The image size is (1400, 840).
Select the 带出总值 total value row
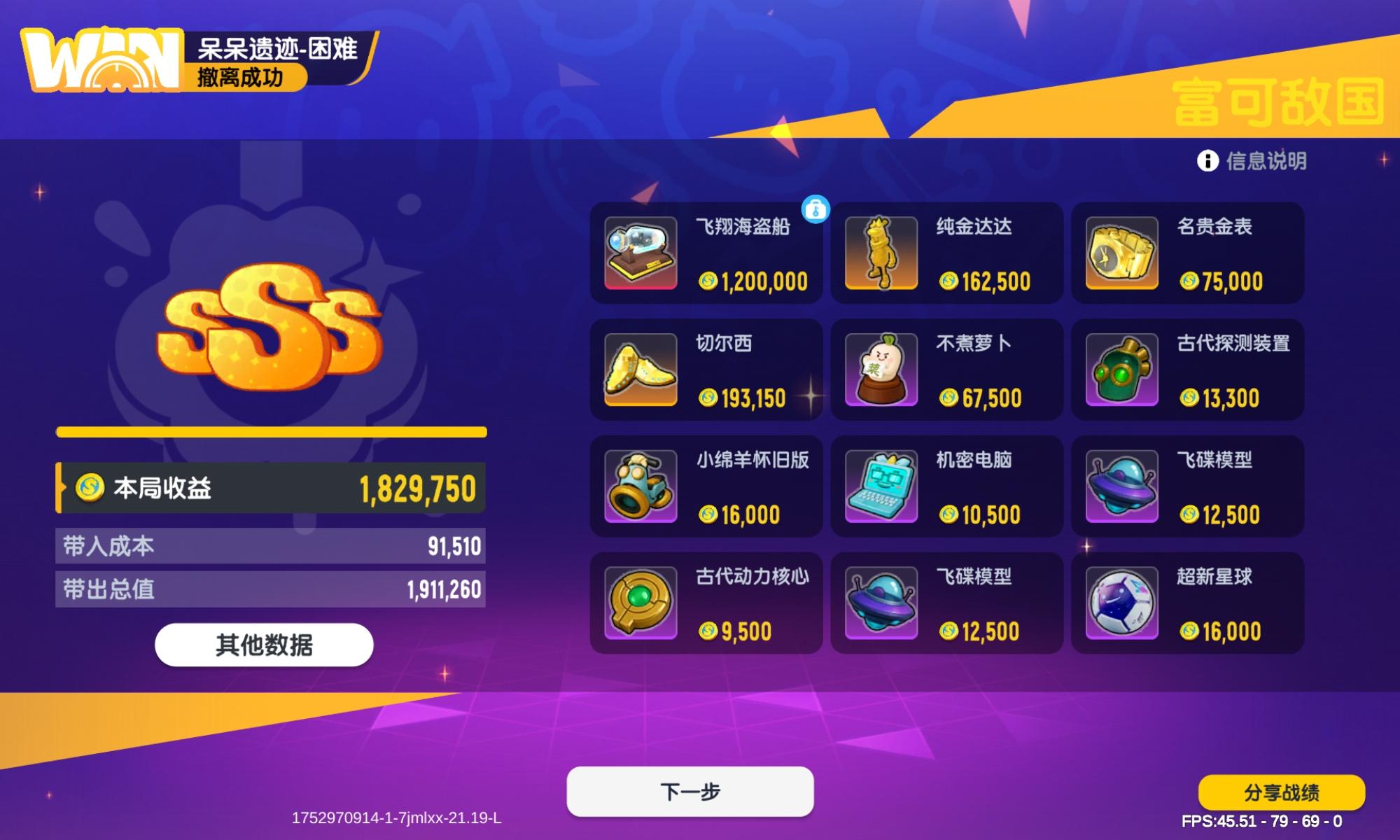pos(272,589)
